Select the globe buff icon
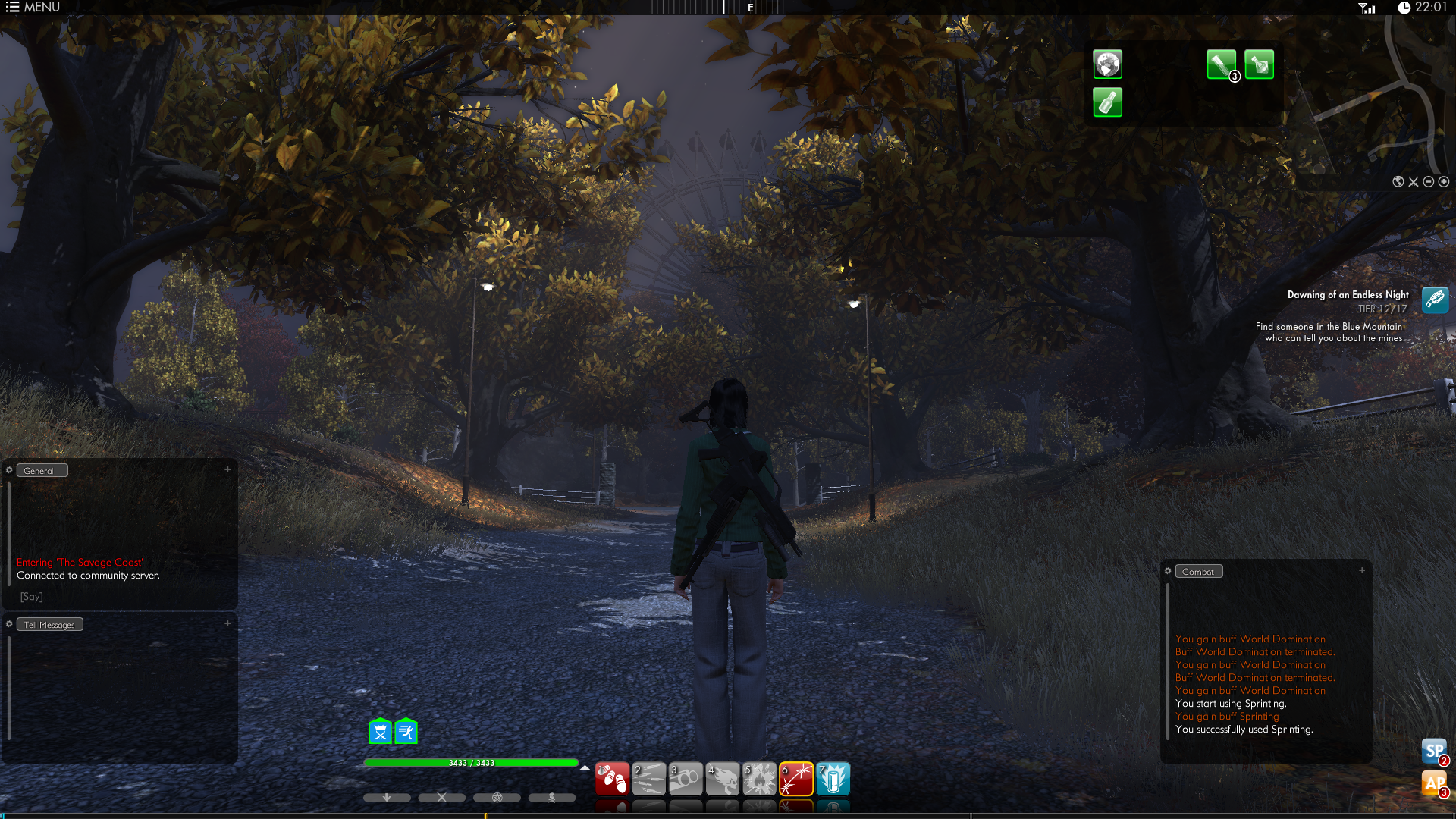This screenshot has width=1456, height=819. click(x=1107, y=64)
